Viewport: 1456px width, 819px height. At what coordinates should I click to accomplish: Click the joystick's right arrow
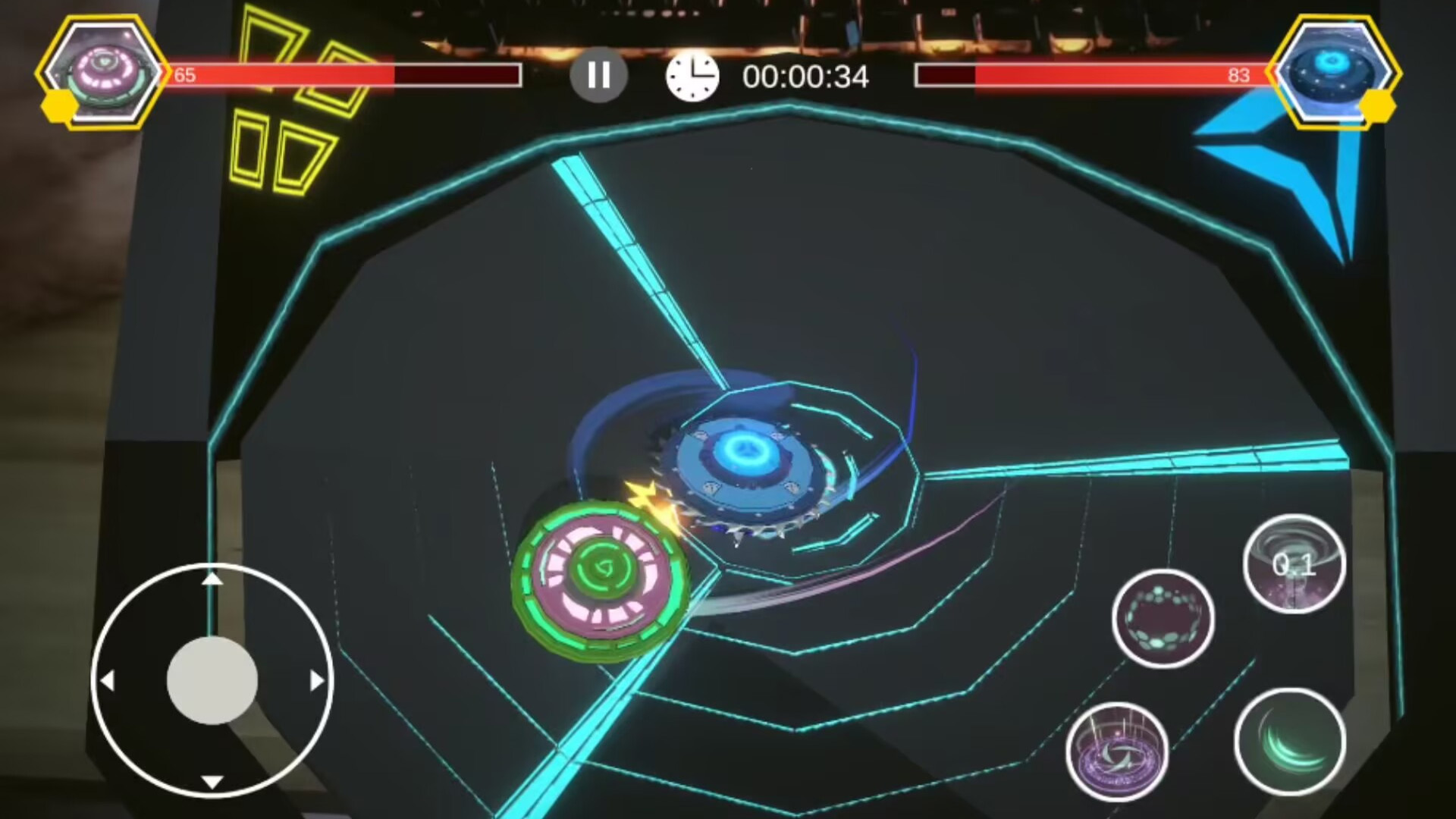tap(317, 681)
